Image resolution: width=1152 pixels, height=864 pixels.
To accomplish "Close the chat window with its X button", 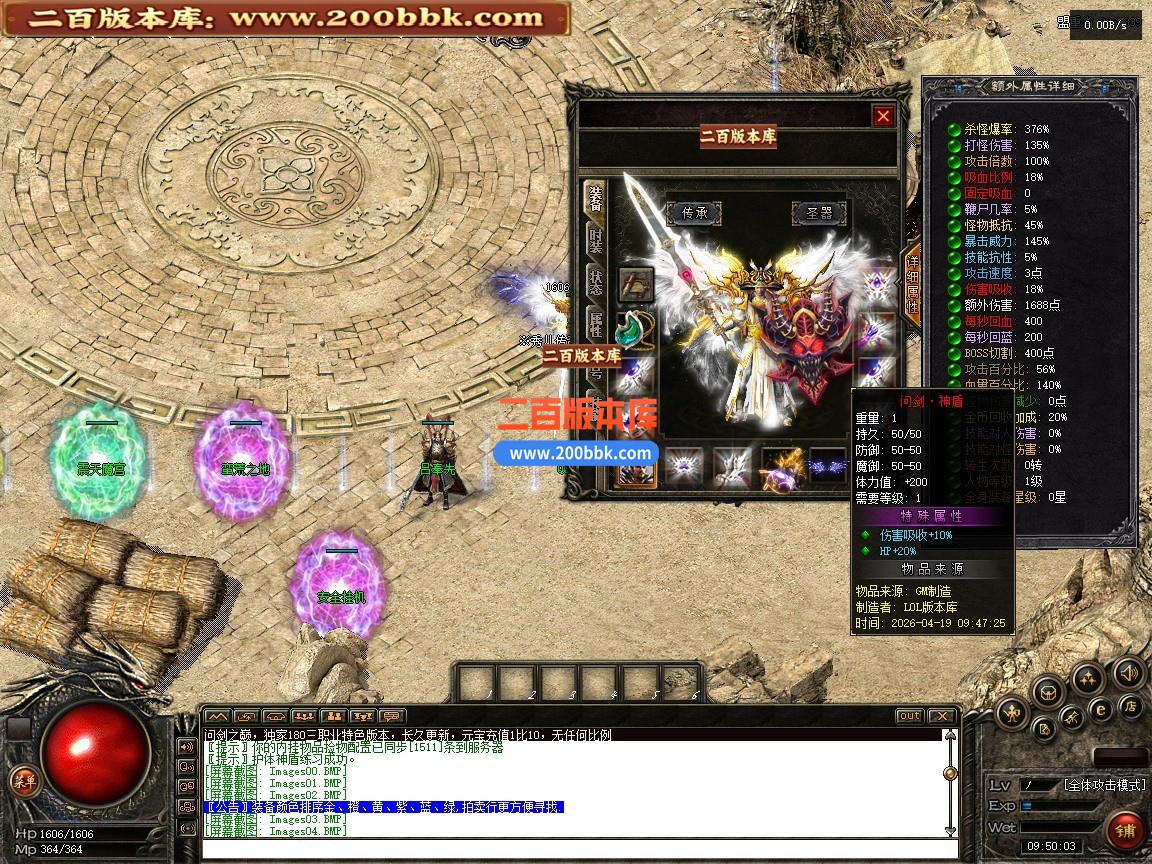I will click(941, 716).
